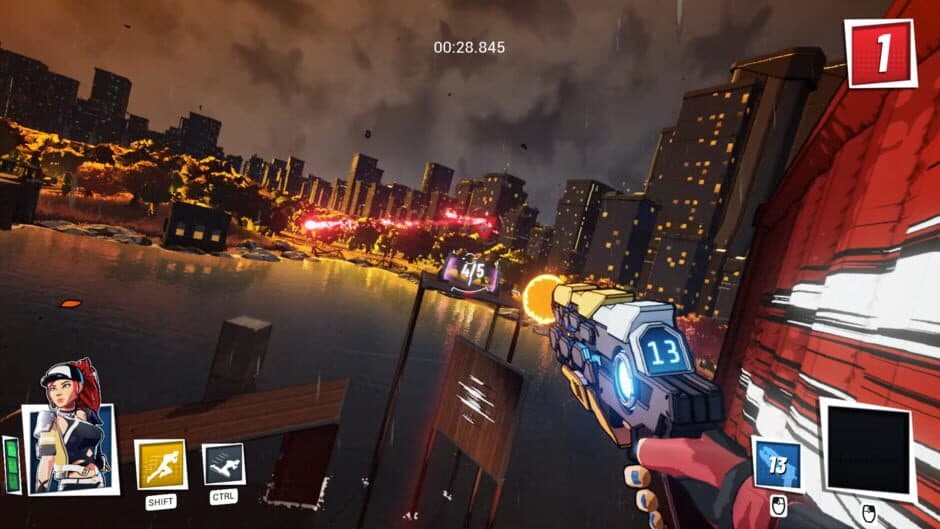Trigger the grey slide ability icon
This screenshot has width=940, height=529.
[x=224, y=463]
